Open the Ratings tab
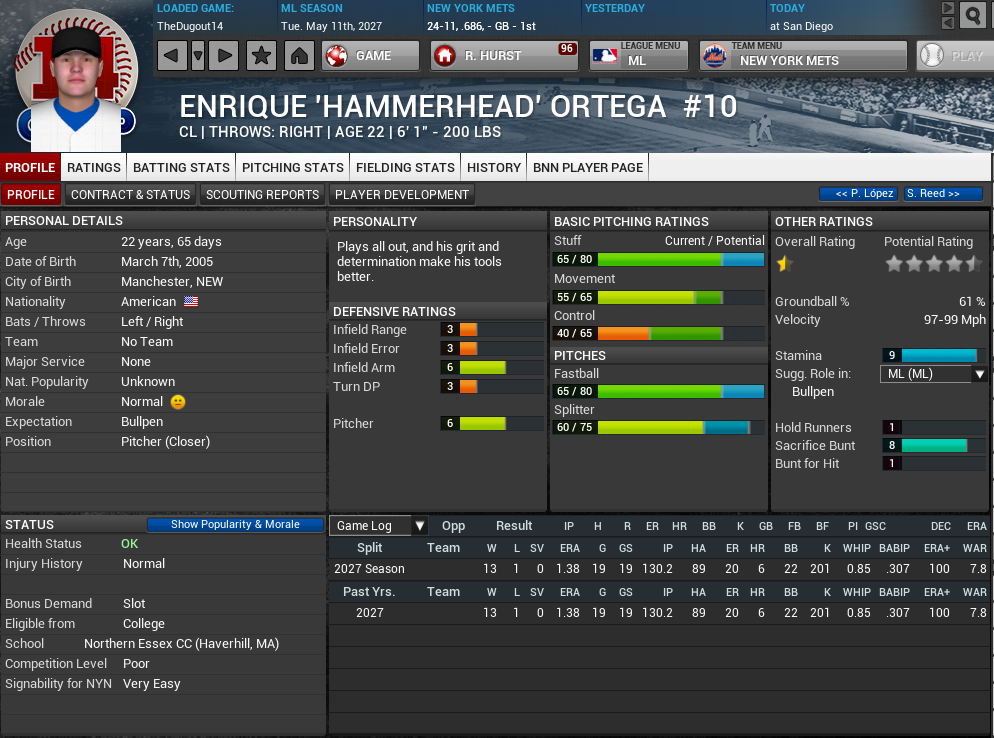This screenshot has width=994, height=738. click(x=94, y=167)
